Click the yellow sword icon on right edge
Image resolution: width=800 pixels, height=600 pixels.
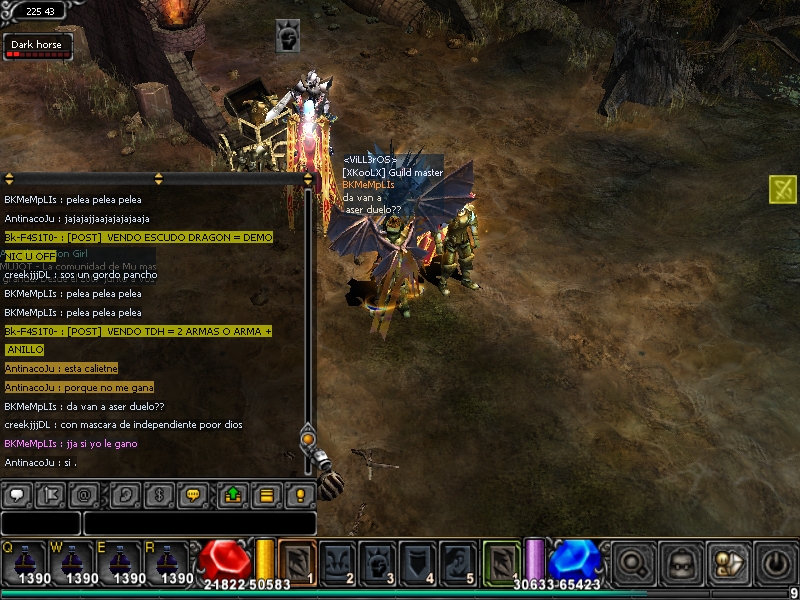[x=783, y=188]
